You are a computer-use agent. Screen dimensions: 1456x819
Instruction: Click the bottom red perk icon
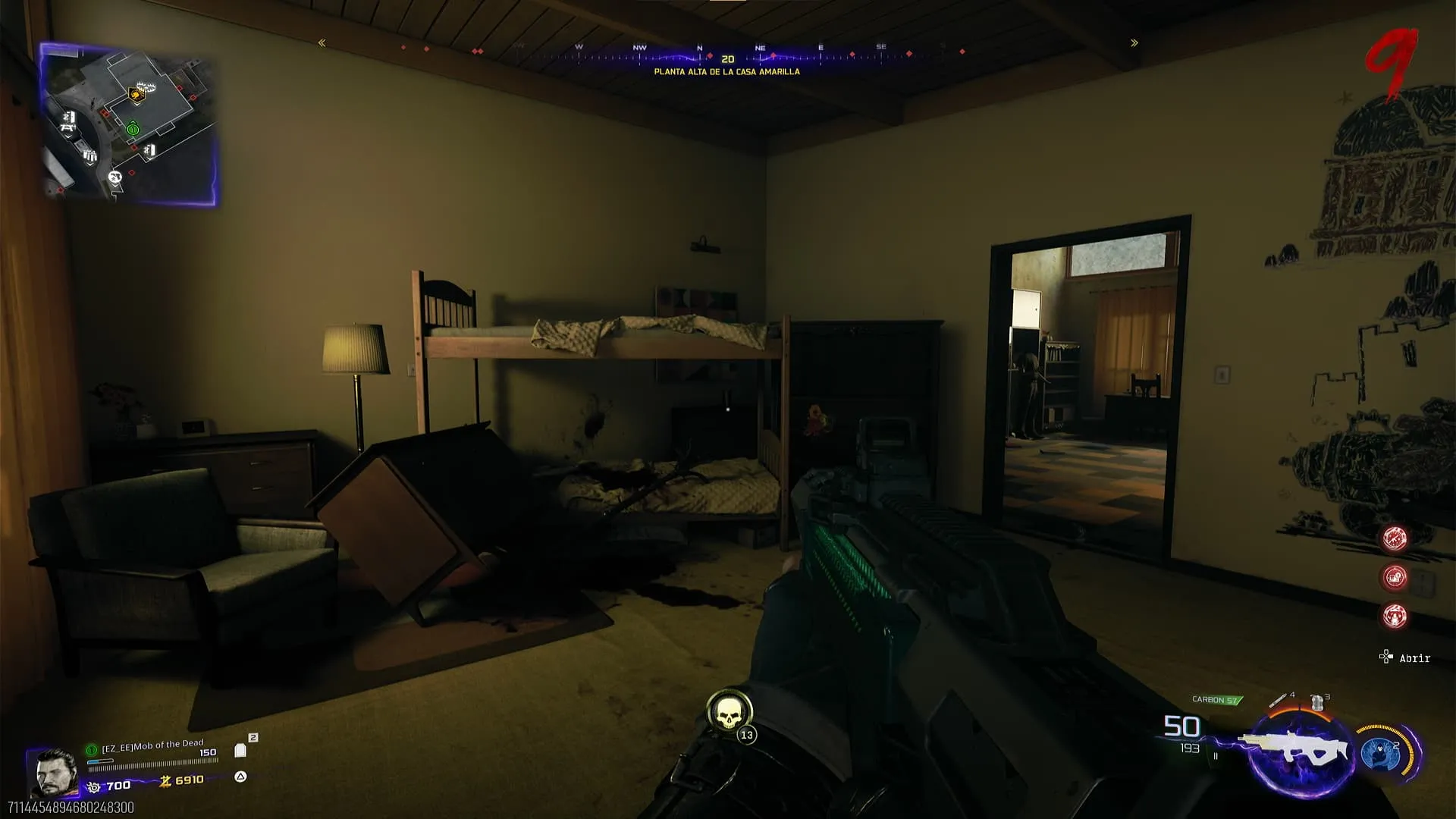tap(1395, 616)
